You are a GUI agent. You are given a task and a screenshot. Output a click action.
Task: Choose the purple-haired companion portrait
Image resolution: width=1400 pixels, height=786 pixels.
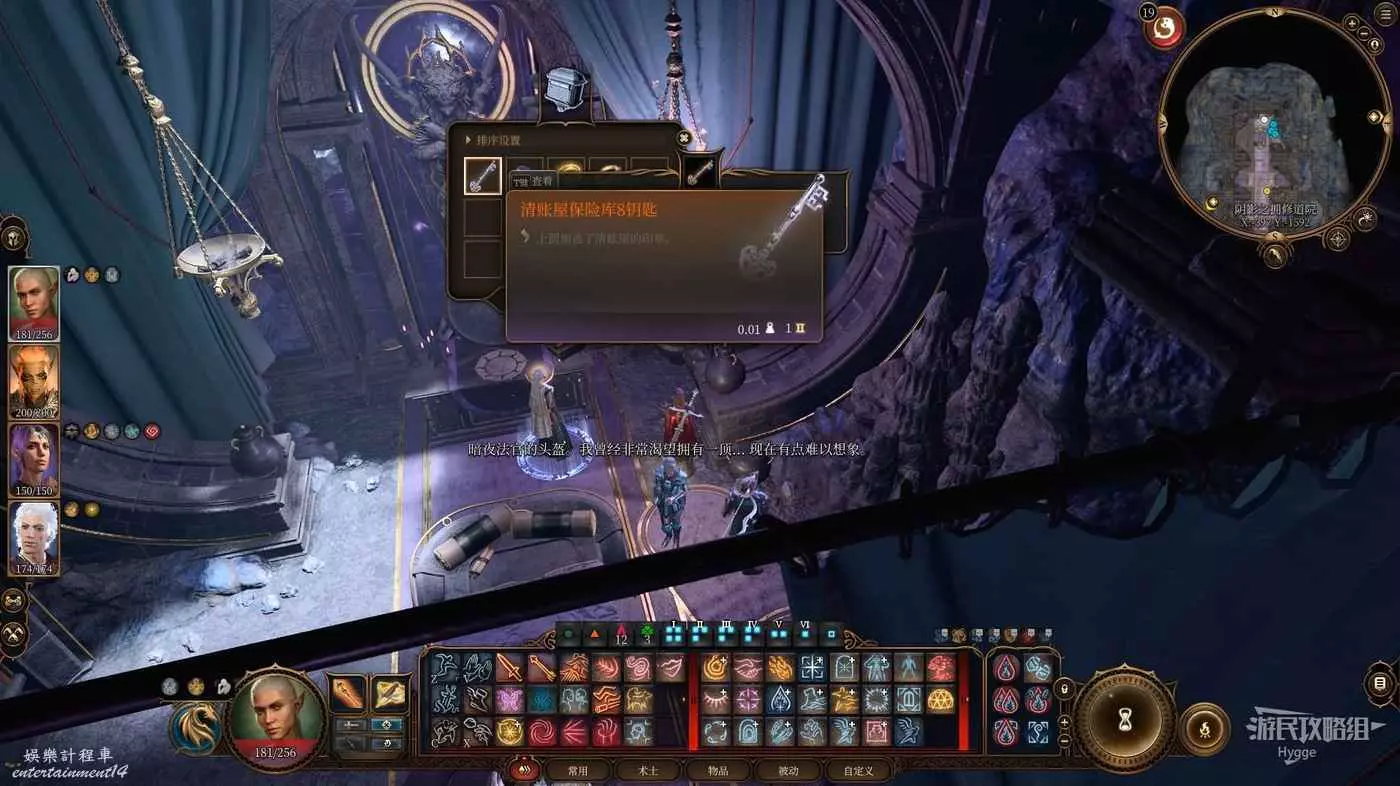pyautogui.click(x=34, y=460)
